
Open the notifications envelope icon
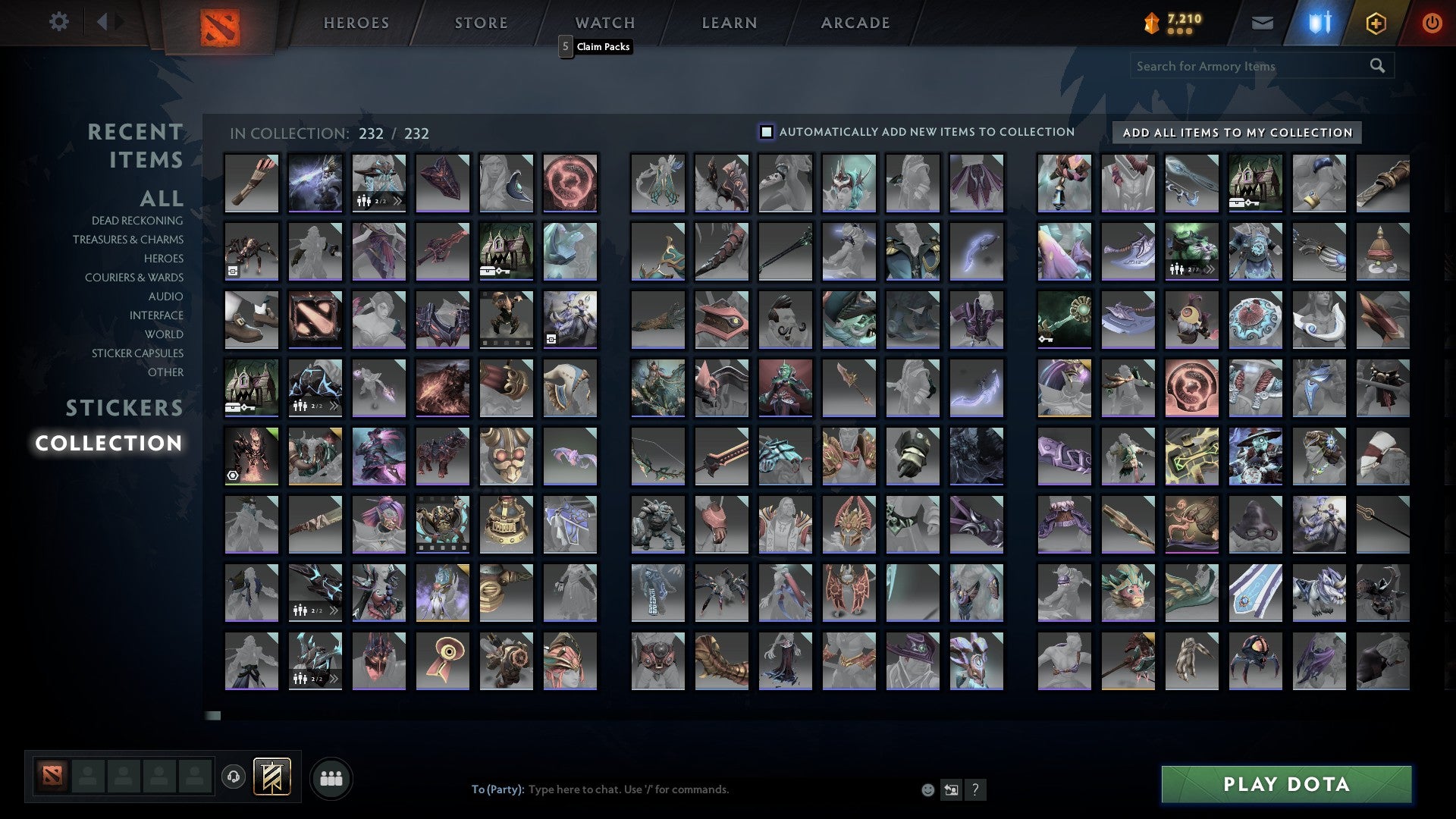point(1262,22)
